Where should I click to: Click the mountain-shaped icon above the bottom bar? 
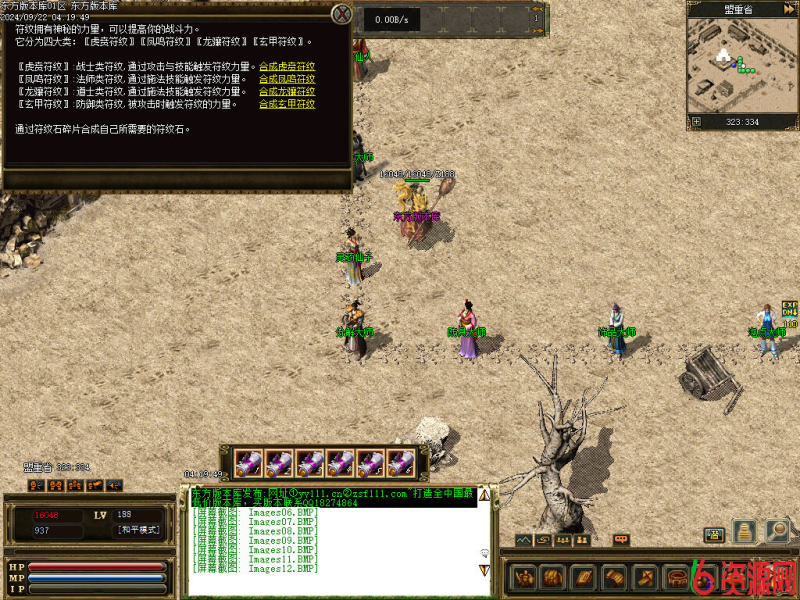click(525, 540)
